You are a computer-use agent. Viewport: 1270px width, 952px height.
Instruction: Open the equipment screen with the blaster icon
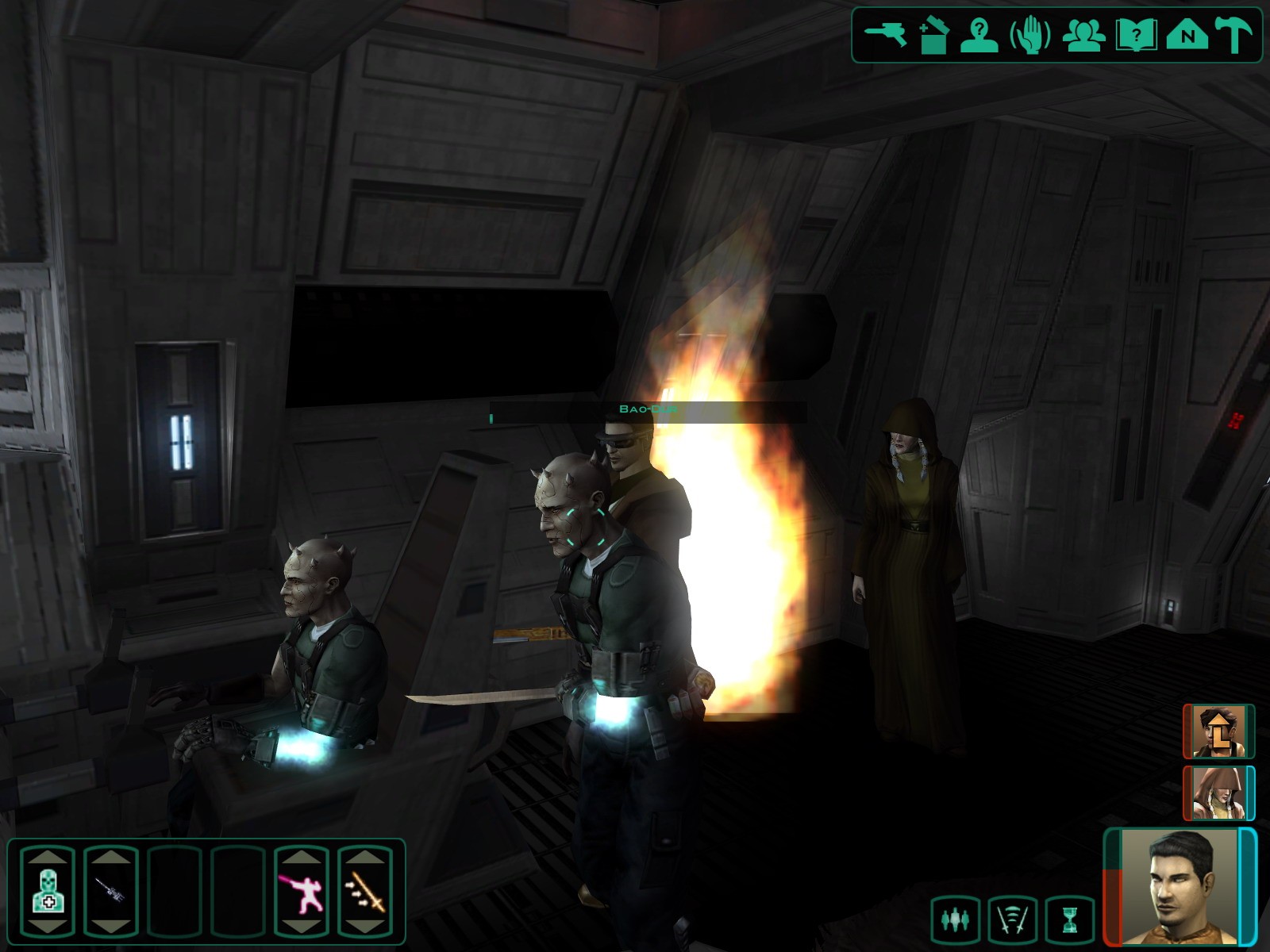tap(885, 35)
